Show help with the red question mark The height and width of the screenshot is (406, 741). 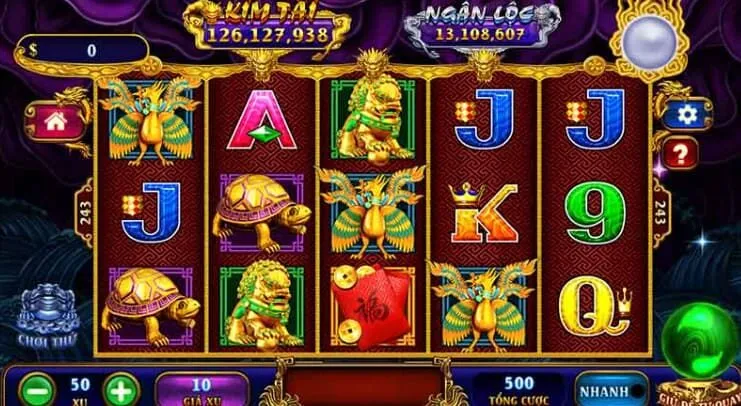pyautogui.click(x=682, y=153)
